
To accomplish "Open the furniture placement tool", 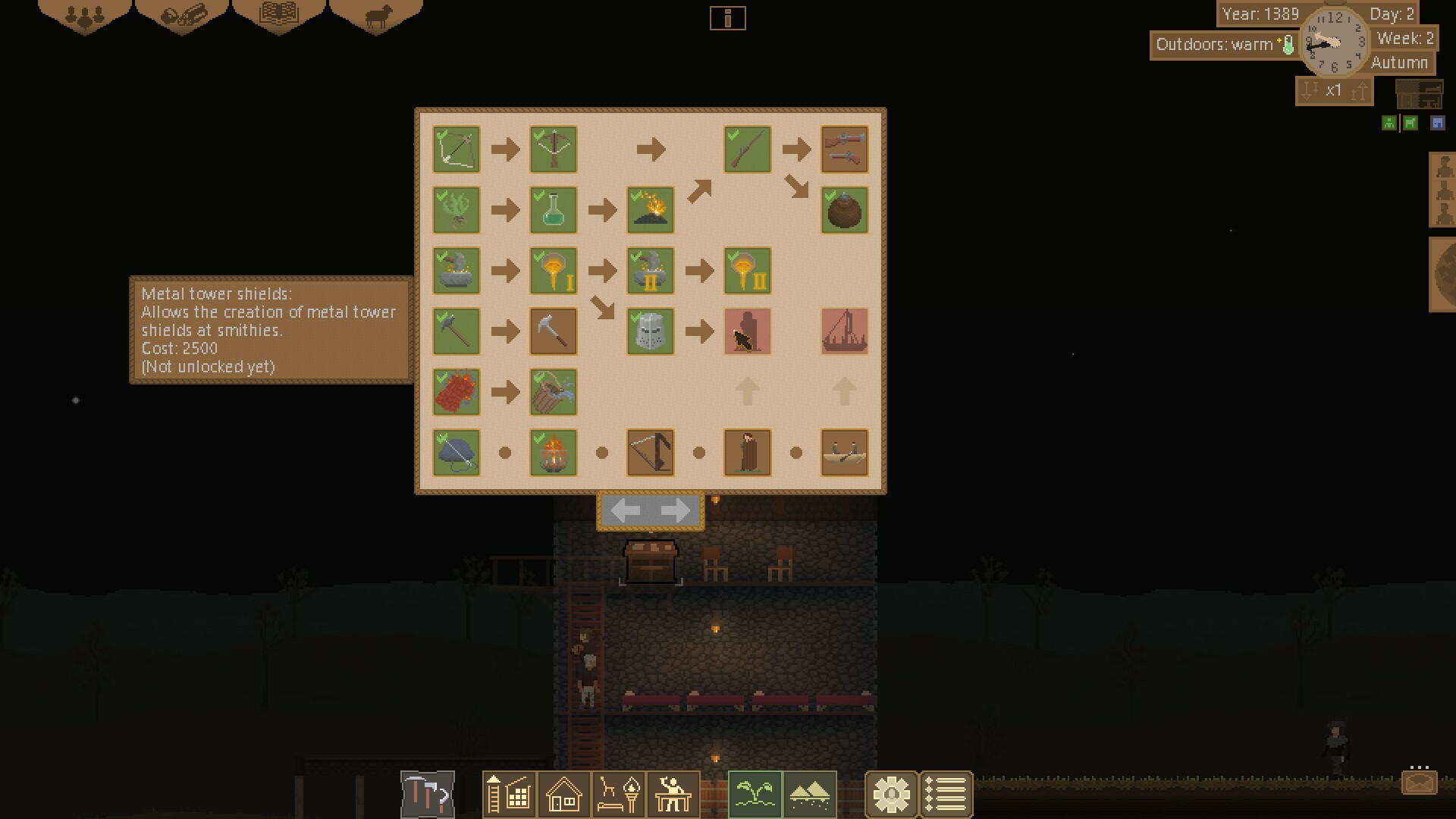I will [x=618, y=794].
